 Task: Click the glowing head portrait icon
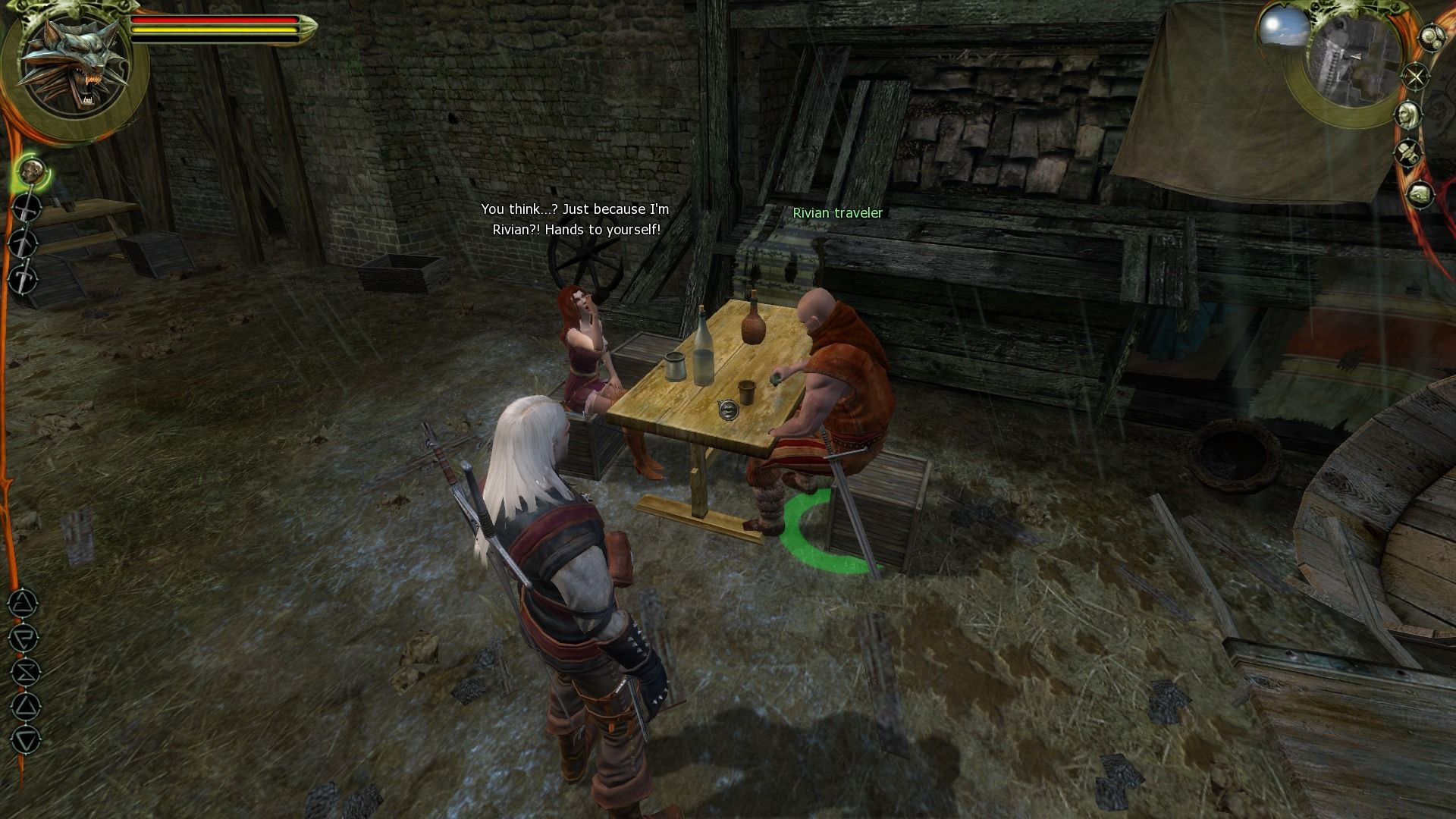32,171
